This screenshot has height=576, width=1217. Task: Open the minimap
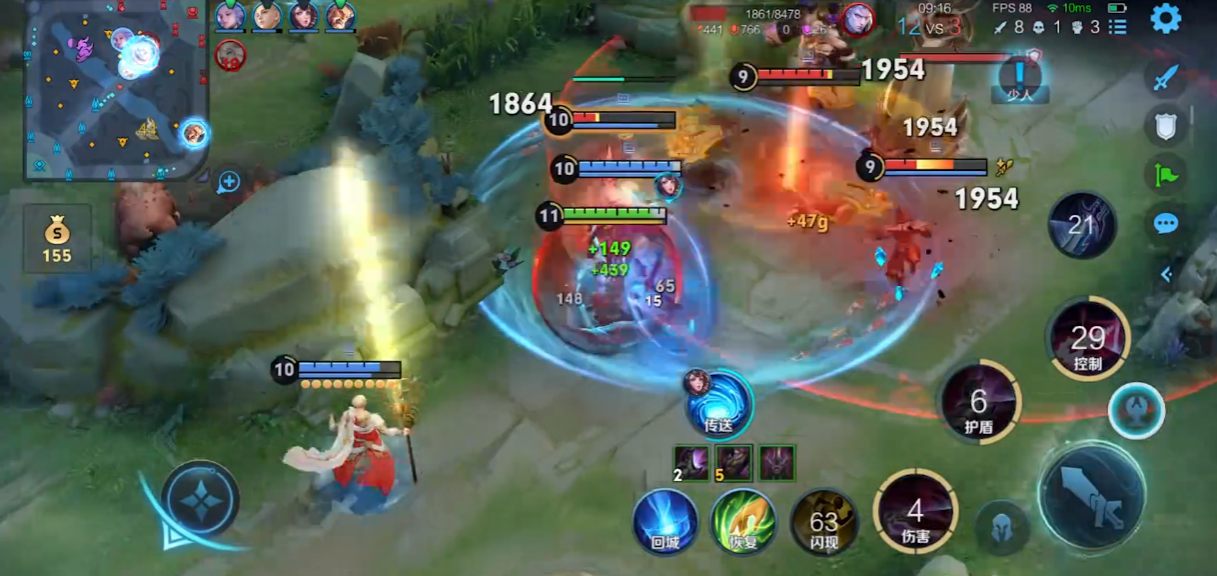click(x=115, y=92)
